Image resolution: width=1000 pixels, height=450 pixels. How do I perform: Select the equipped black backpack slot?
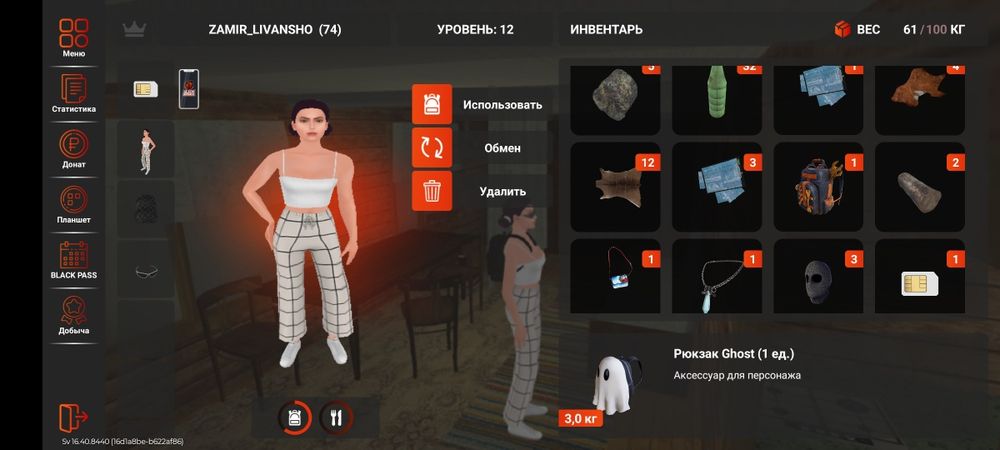point(146,210)
